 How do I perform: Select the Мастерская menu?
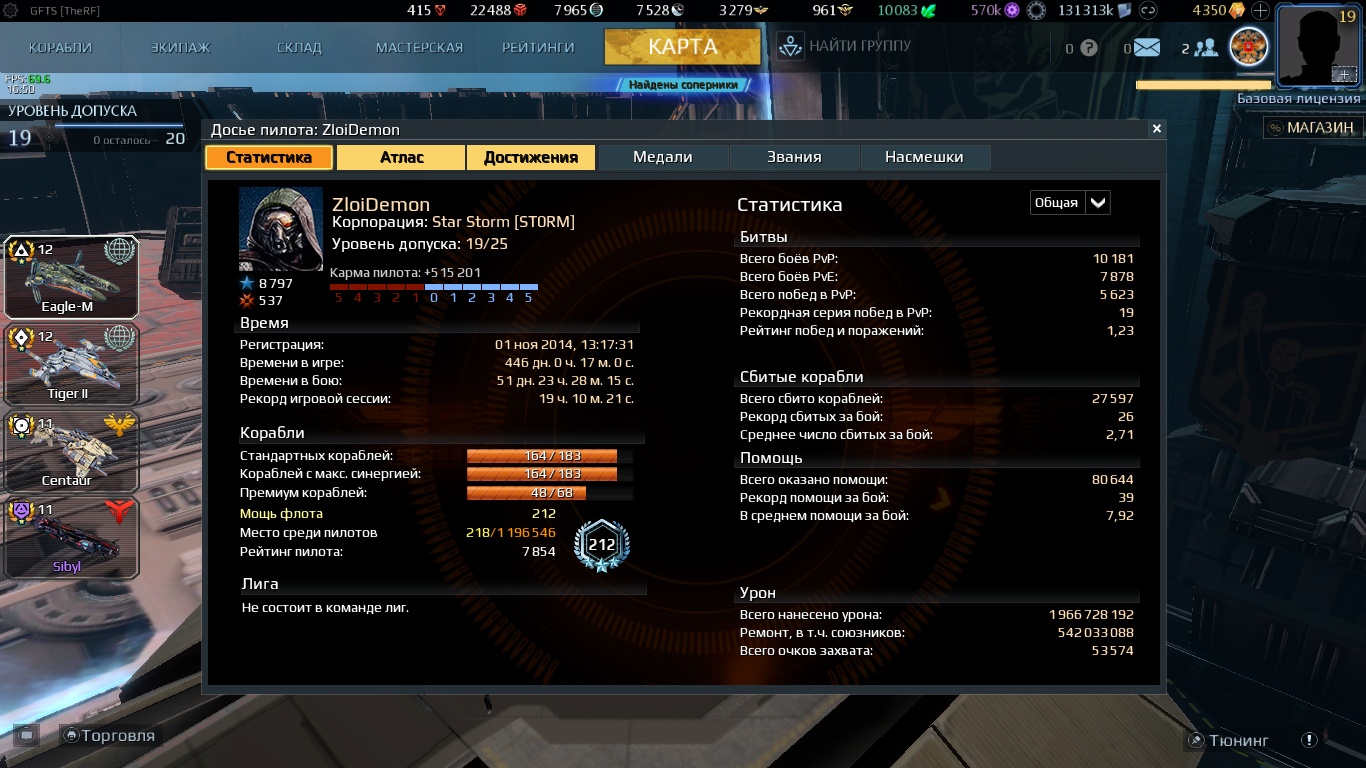pyautogui.click(x=419, y=47)
